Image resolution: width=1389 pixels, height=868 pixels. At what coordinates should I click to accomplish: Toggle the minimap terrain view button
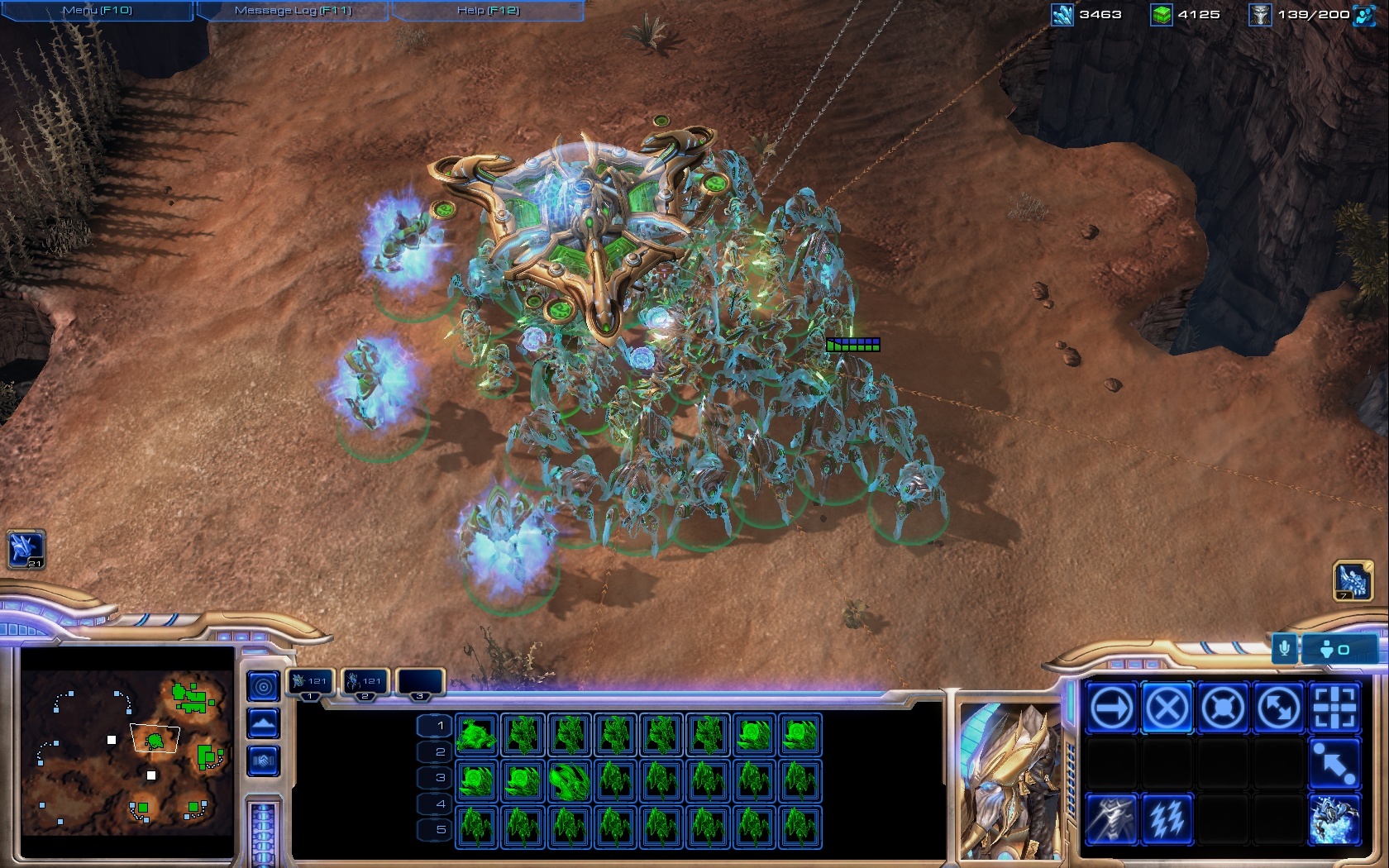coord(263,724)
